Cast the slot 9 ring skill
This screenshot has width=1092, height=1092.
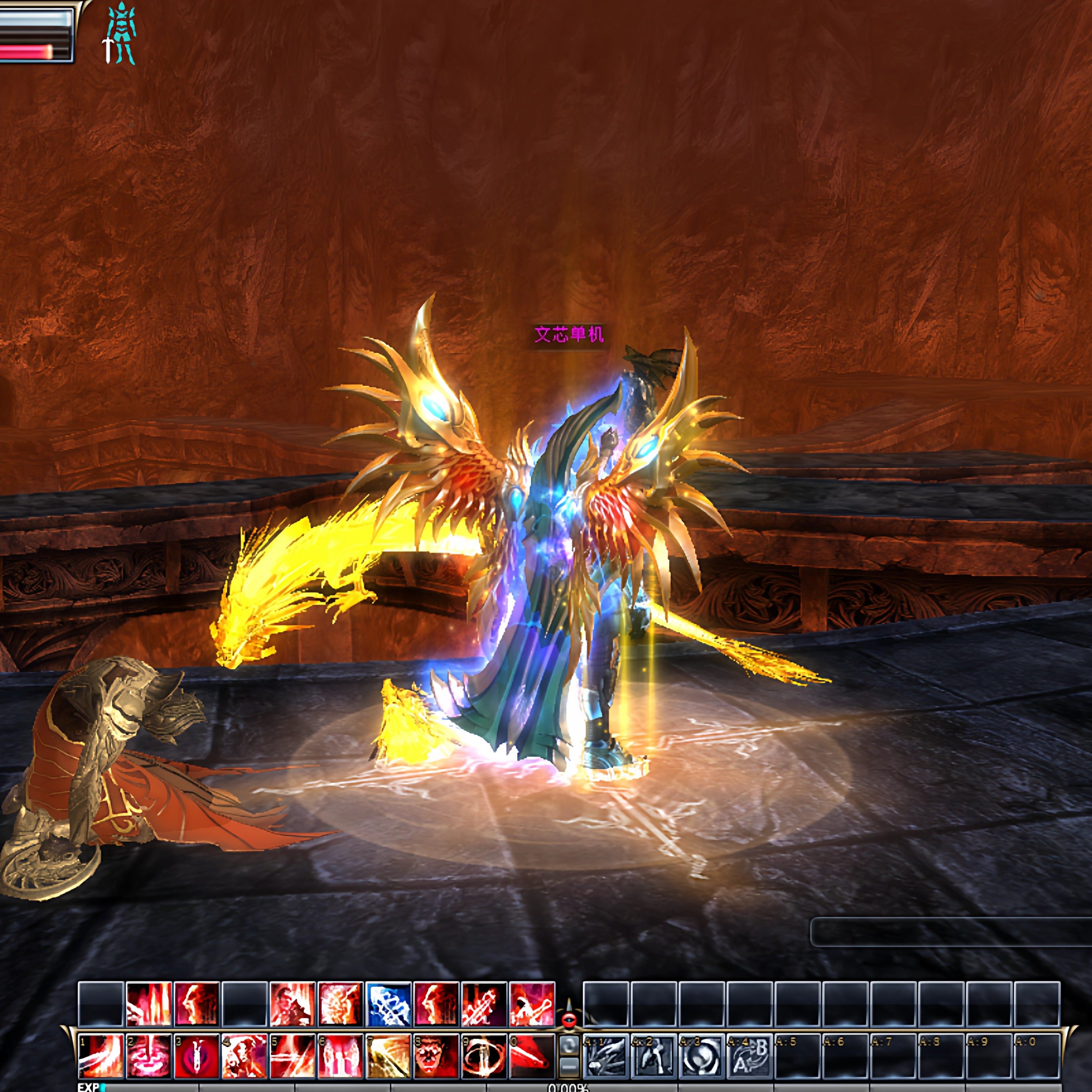click(483, 1055)
